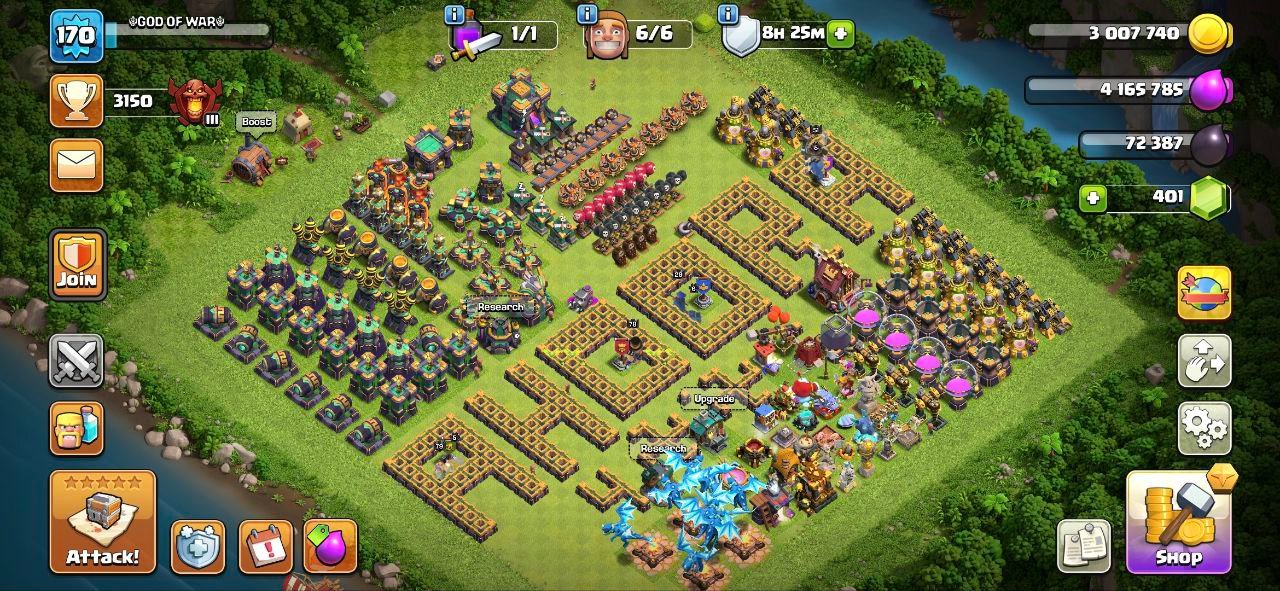Open the village layout editor hand icon
Screen dimensions: 1280x591
[1205, 361]
